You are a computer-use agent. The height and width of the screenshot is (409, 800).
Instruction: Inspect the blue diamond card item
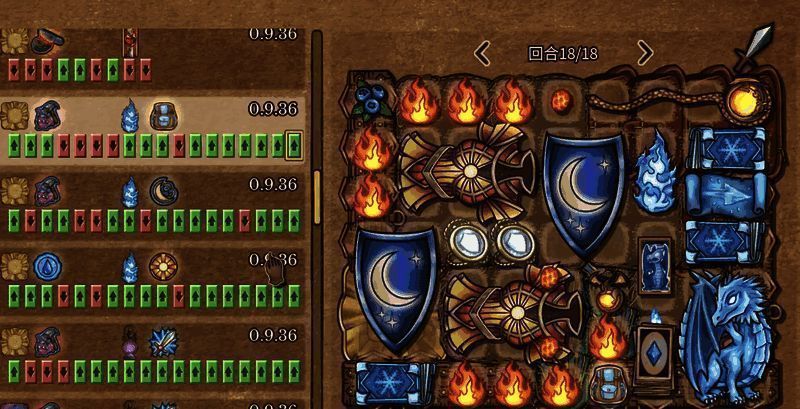pyautogui.click(x=655, y=362)
